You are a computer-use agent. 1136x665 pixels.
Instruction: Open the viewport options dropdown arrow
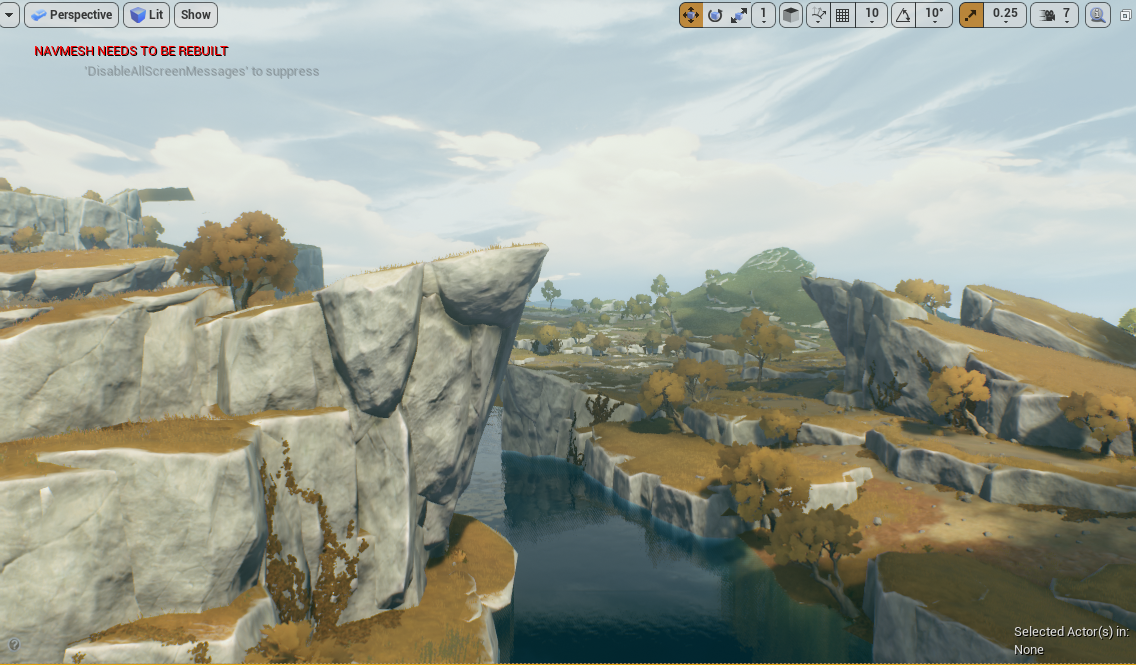click(x=9, y=15)
